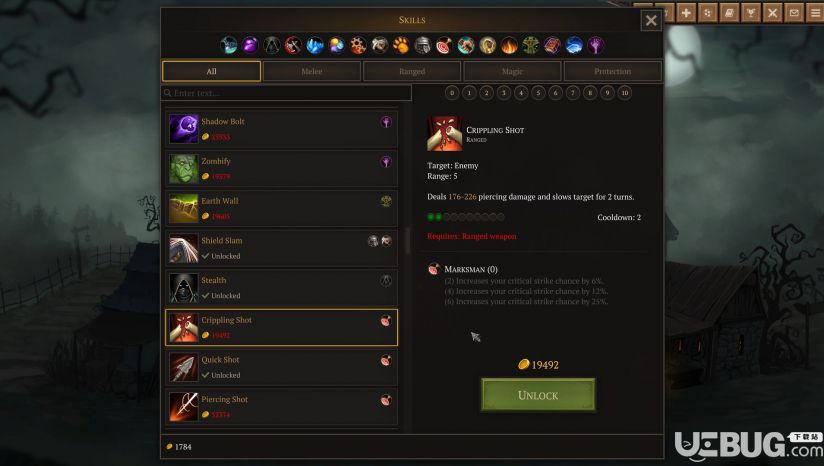The height and width of the screenshot is (466, 824).
Task: Set skill level filter to 10
Action: click(625, 93)
